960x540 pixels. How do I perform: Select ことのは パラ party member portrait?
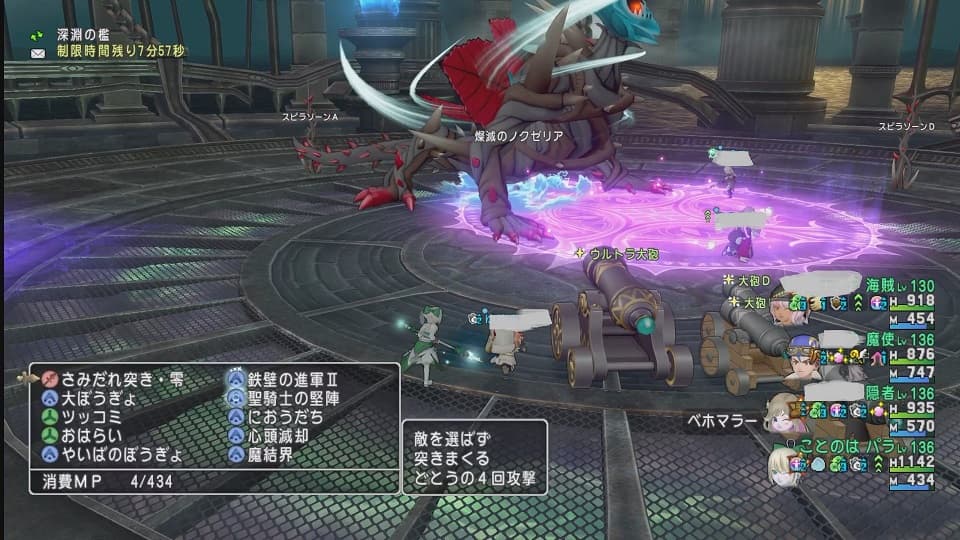coord(786,465)
